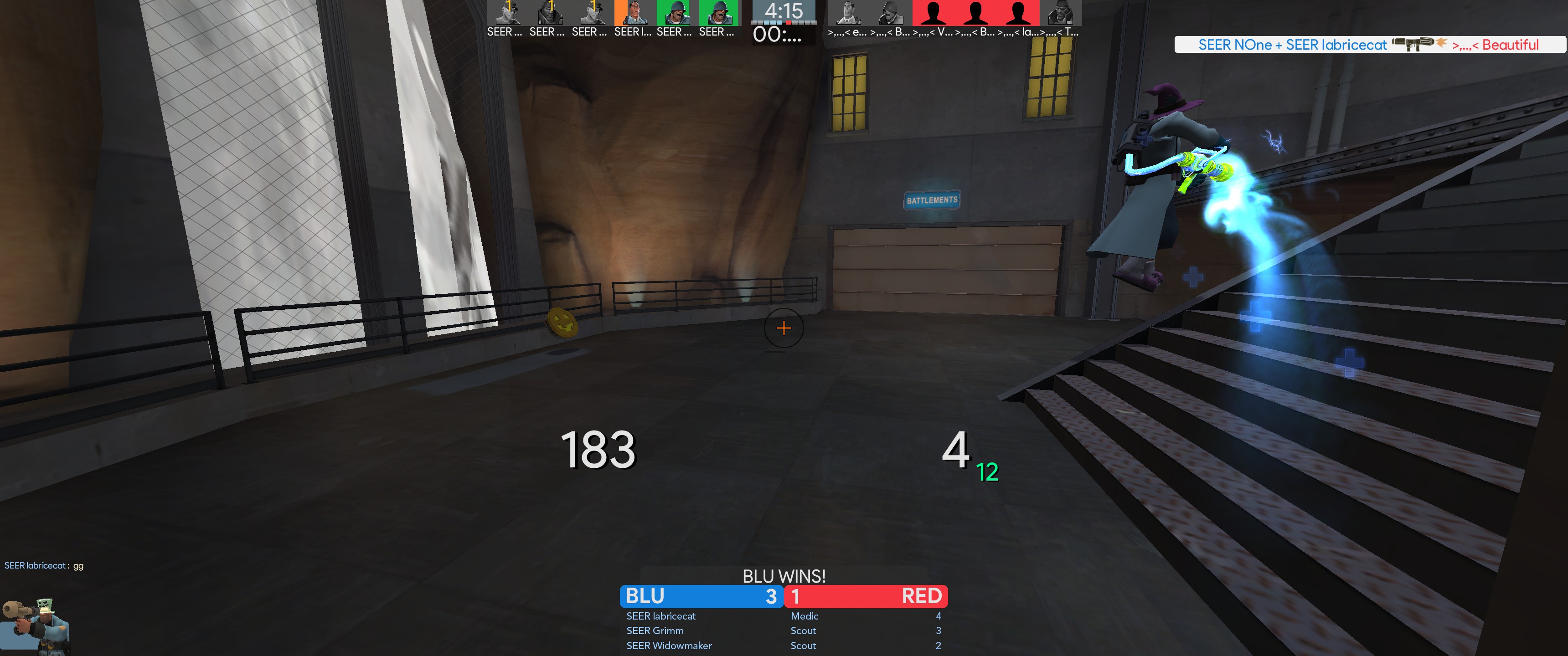Click the SEER labricecat gg chat message
The height and width of the screenshot is (656, 1568).
[44, 565]
